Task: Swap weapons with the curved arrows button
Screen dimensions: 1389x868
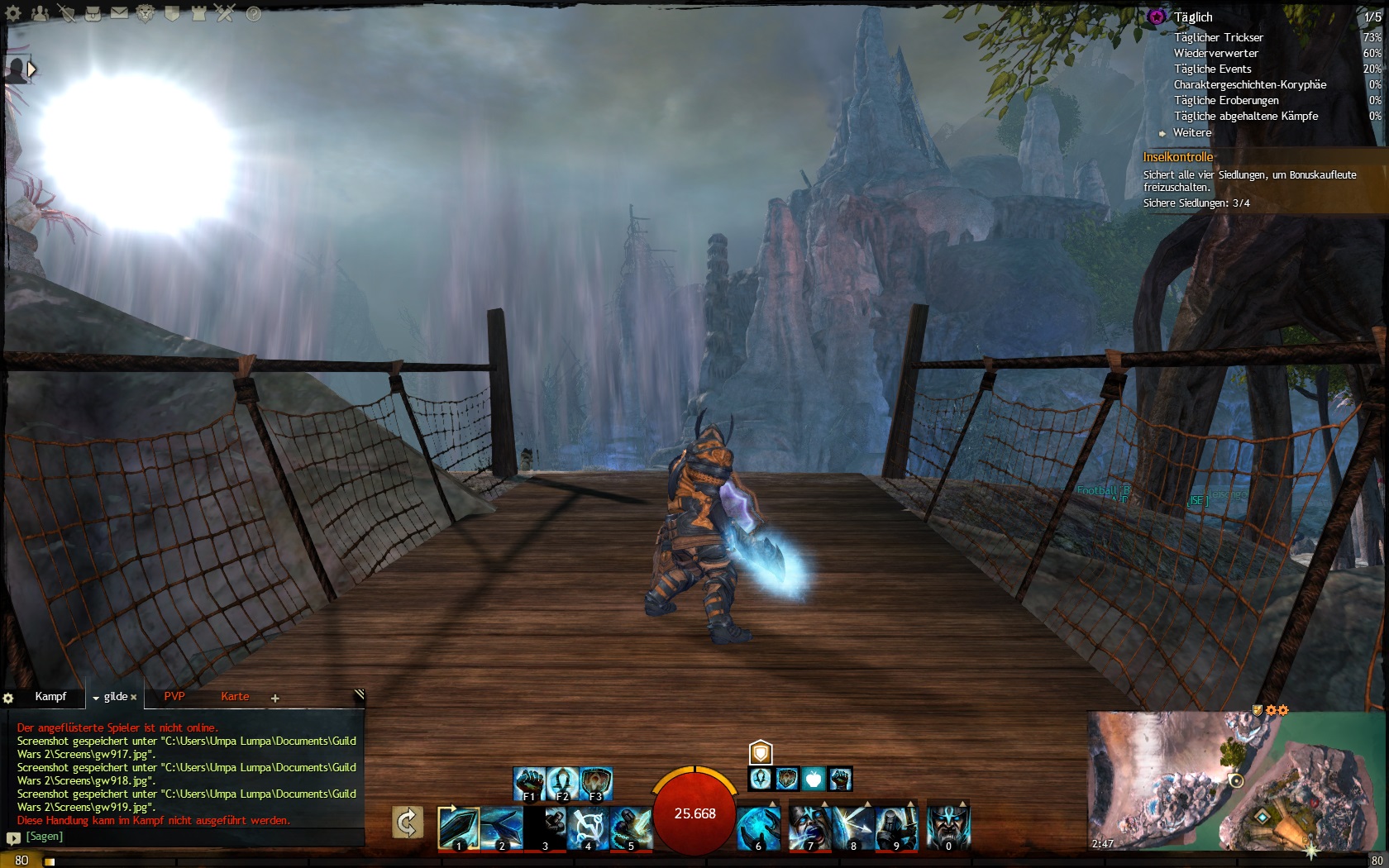Action: [408, 823]
